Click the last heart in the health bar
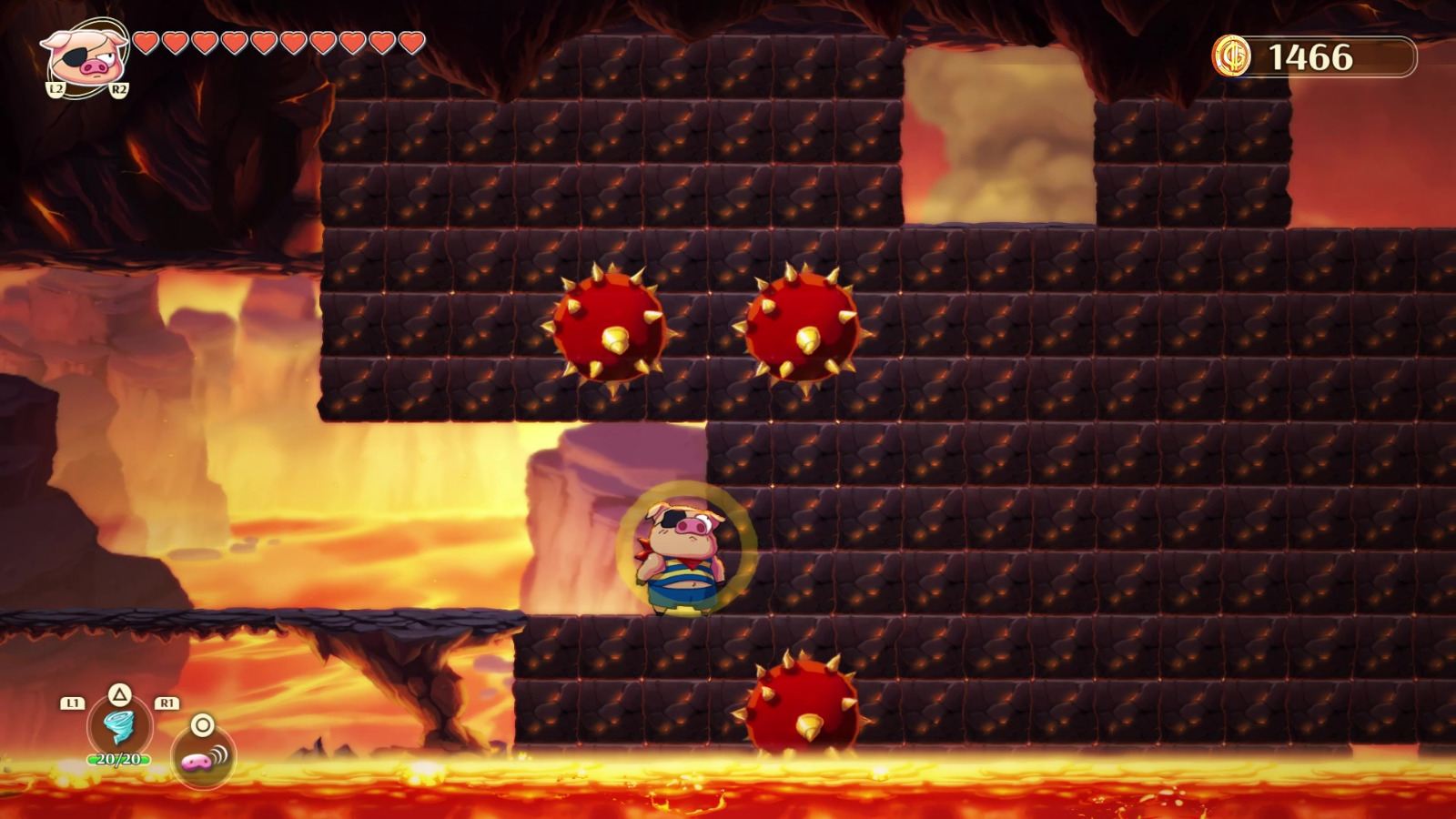Screen dimensions: 1456x819 pos(409,43)
